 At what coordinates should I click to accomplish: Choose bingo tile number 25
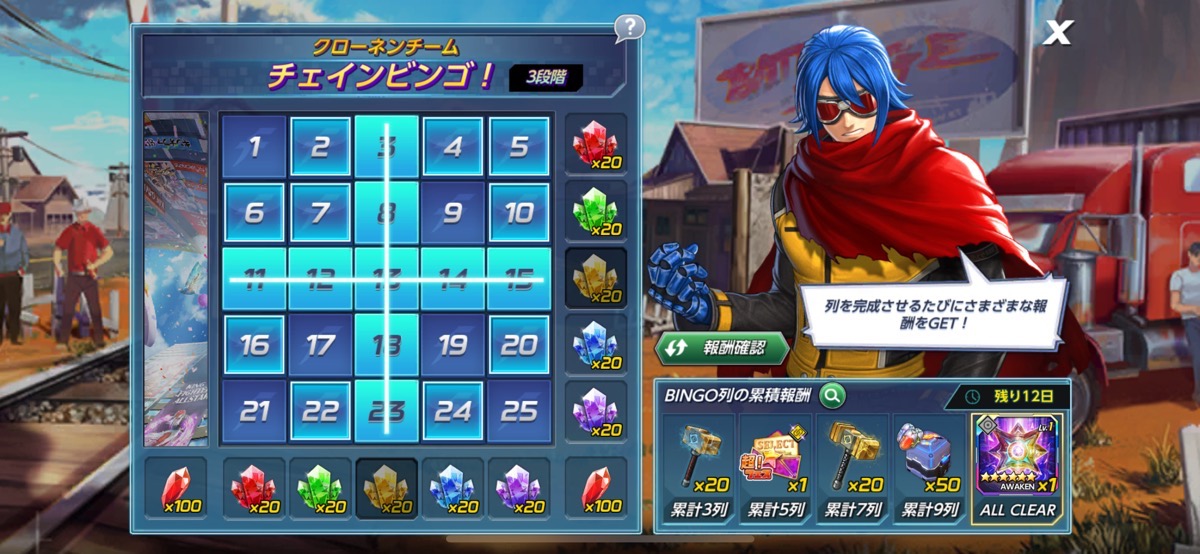pyautogui.click(x=519, y=411)
